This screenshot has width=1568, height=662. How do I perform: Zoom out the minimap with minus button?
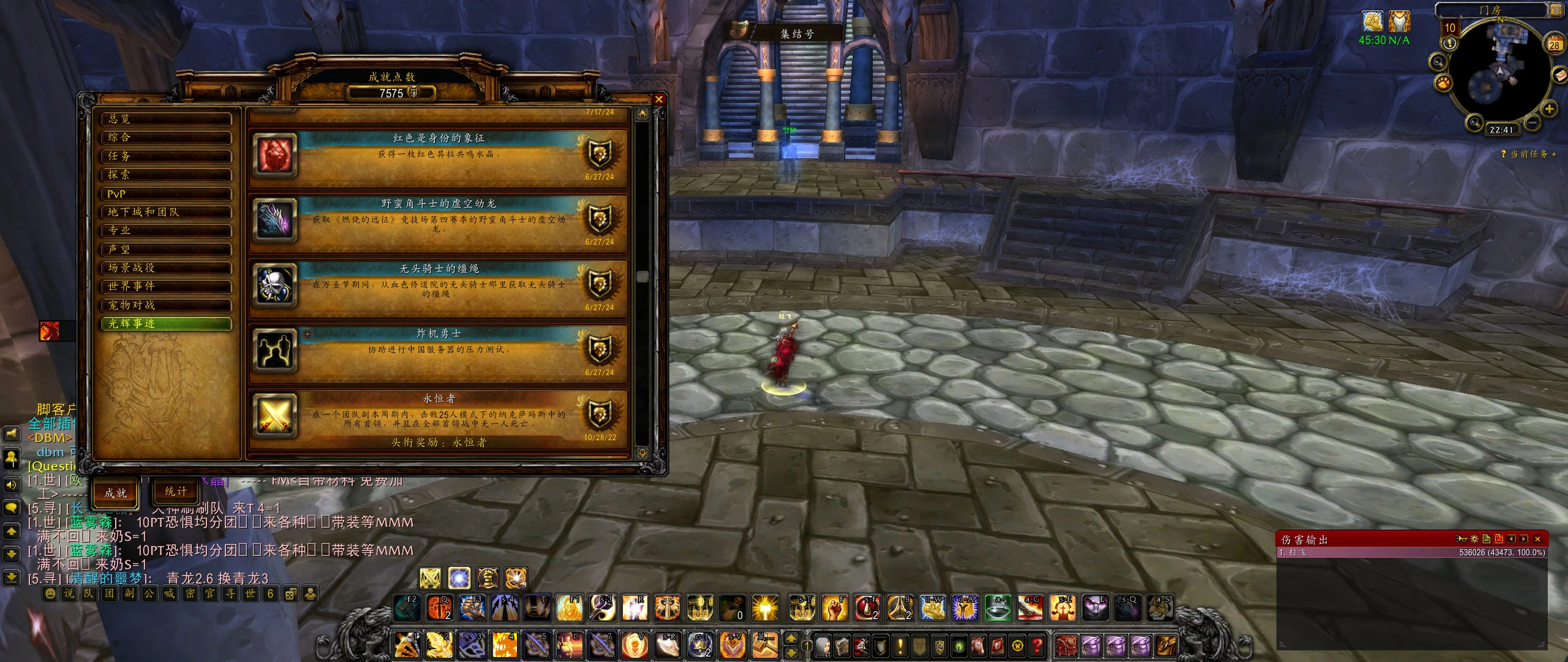tap(1532, 121)
